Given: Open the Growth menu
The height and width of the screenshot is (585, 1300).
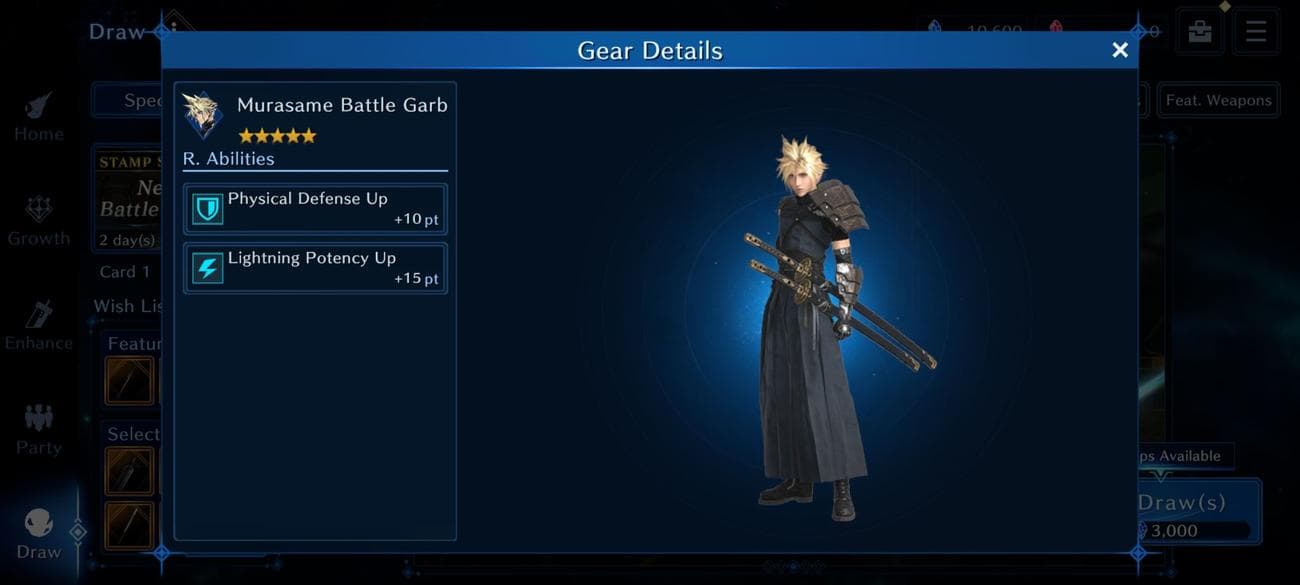Looking at the screenshot, I should click(x=39, y=221).
